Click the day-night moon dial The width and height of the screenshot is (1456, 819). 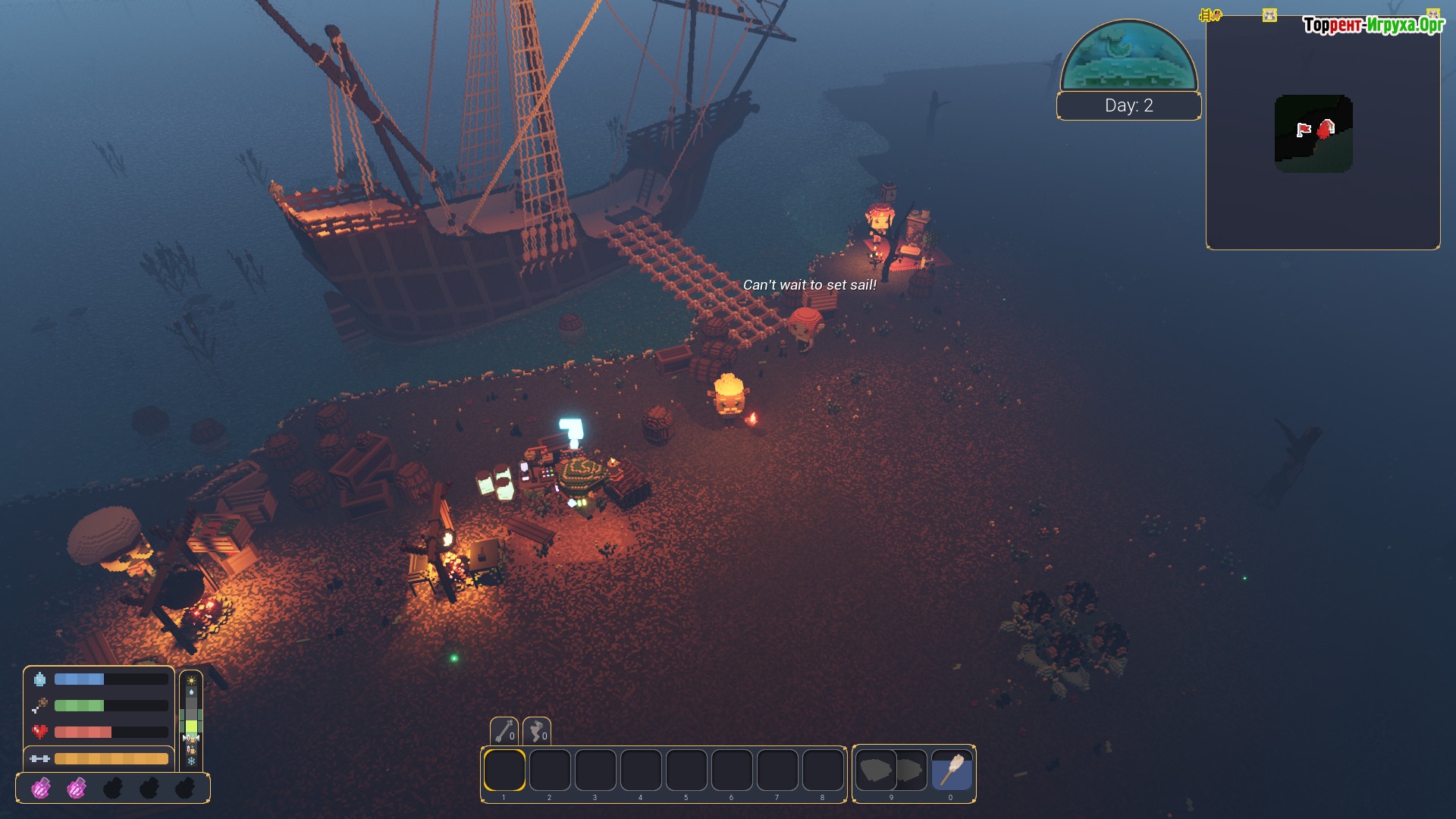coord(1128,57)
